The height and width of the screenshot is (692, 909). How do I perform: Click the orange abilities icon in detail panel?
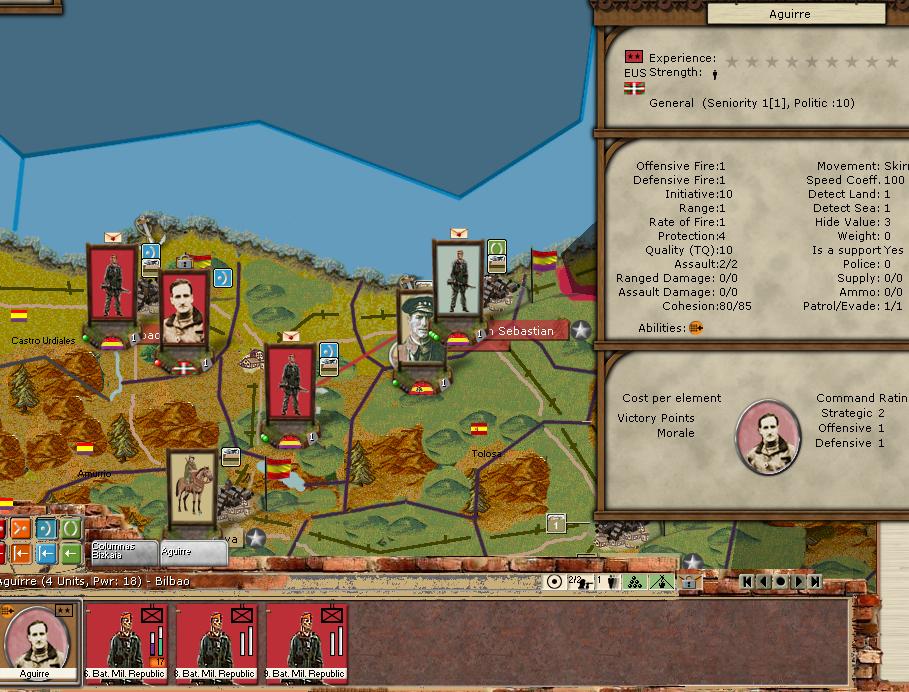coord(696,328)
